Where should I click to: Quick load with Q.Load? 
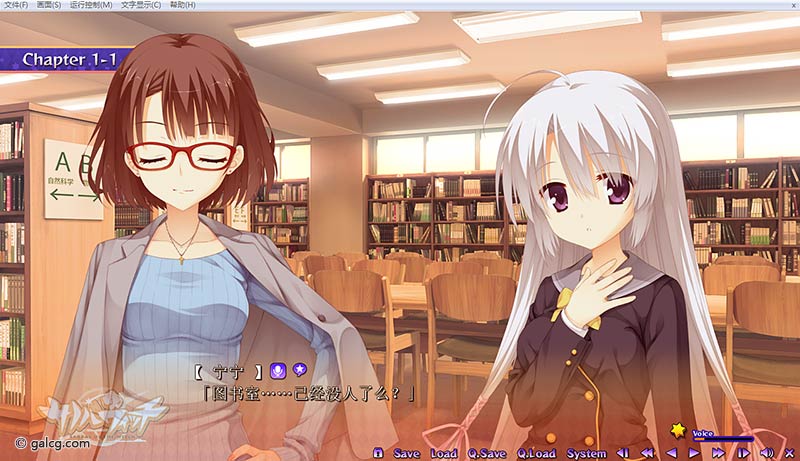tap(536, 453)
